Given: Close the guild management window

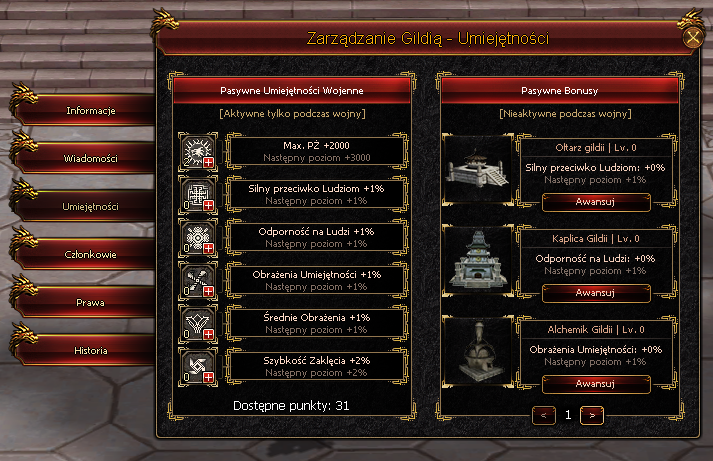Looking at the screenshot, I should coord(692,39).
